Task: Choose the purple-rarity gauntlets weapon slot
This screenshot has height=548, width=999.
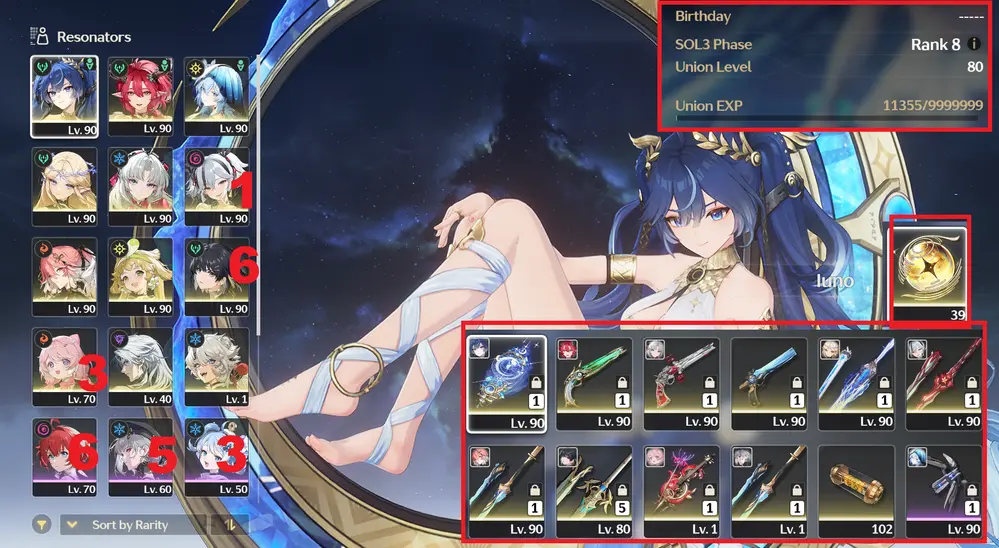Action: [x=946, y=492]
